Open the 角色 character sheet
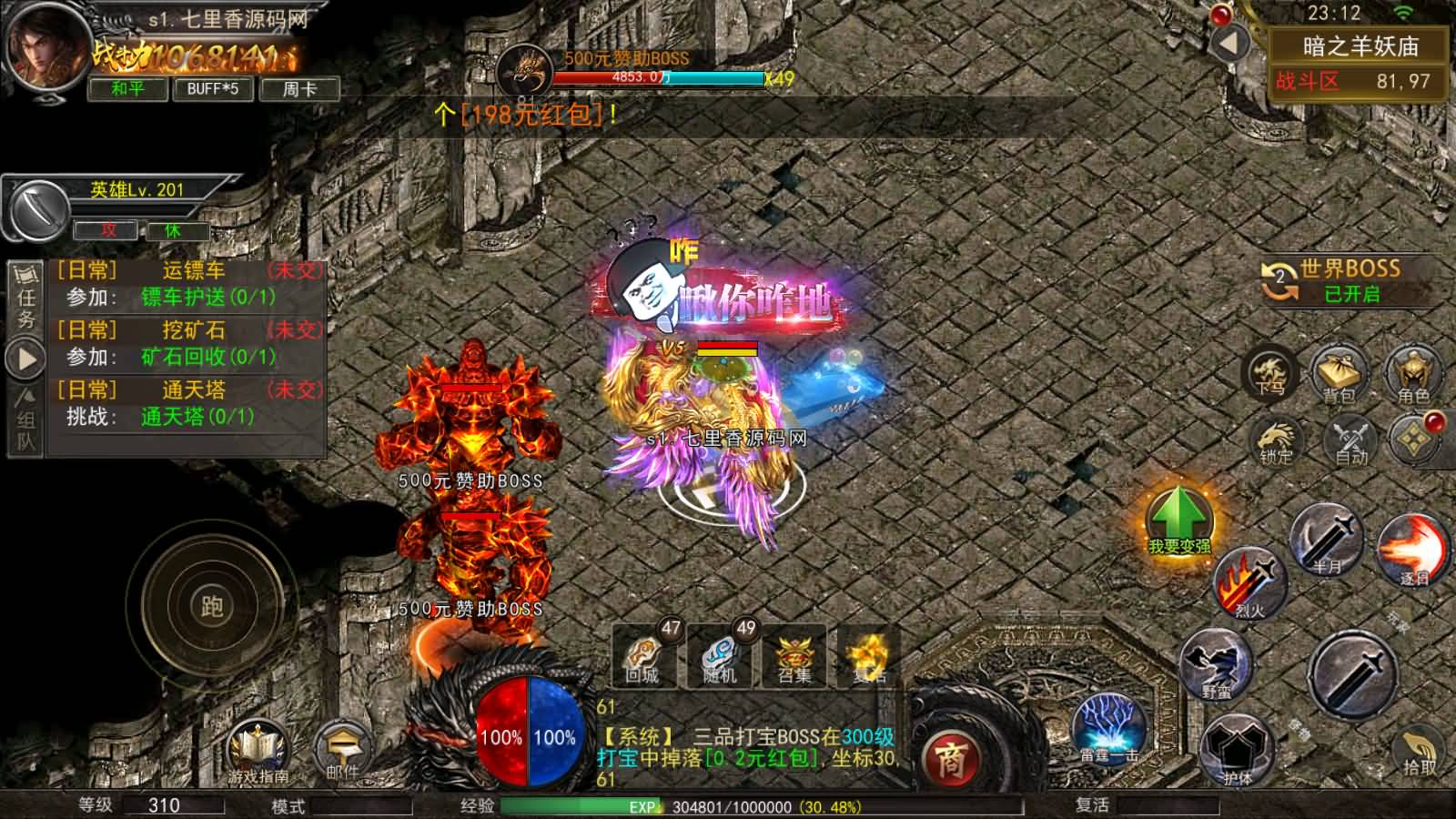Viewport: 1456px width, 819px height. [x=1413, y=374]
